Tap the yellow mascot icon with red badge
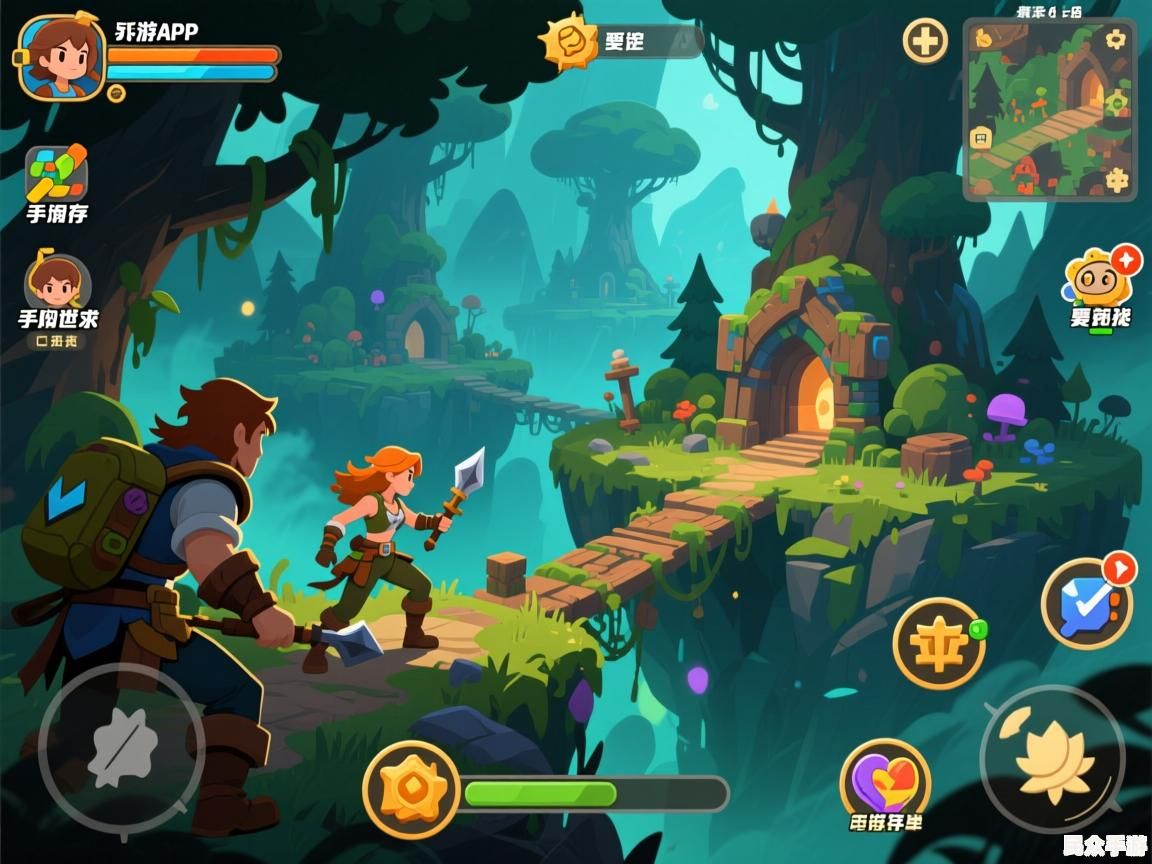 tap(1098, 279)
